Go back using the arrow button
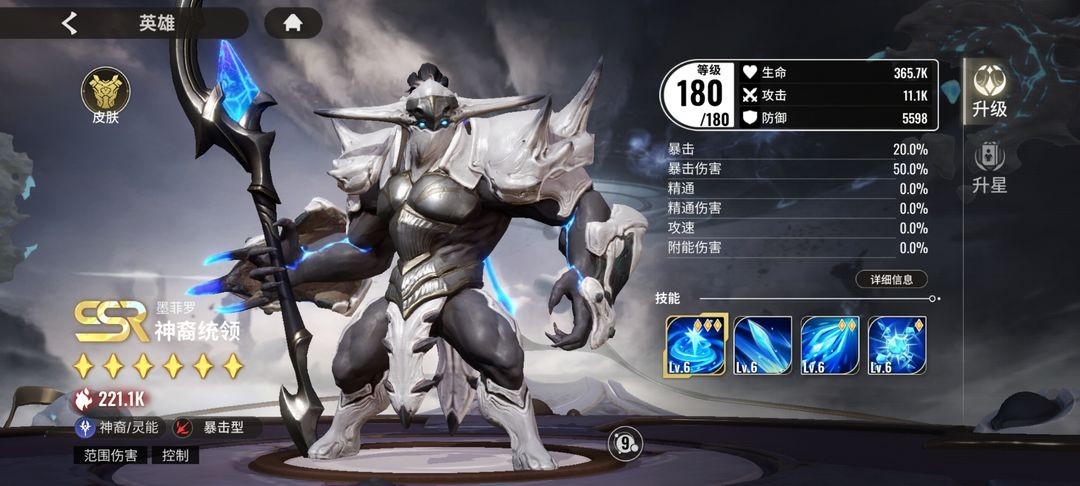This screenshot has width=1080, height=486. point(69,23)
